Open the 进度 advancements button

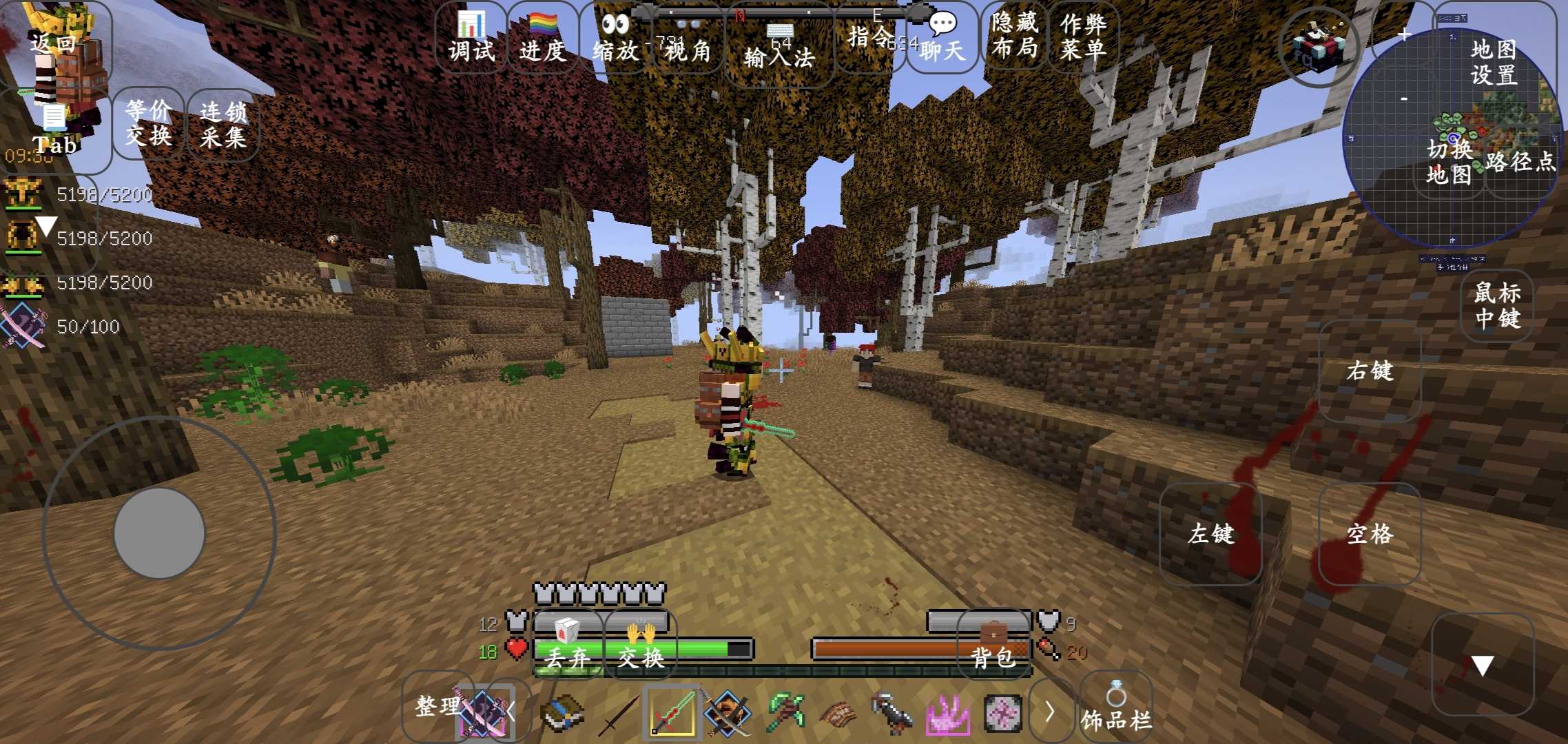pos(543,38)
